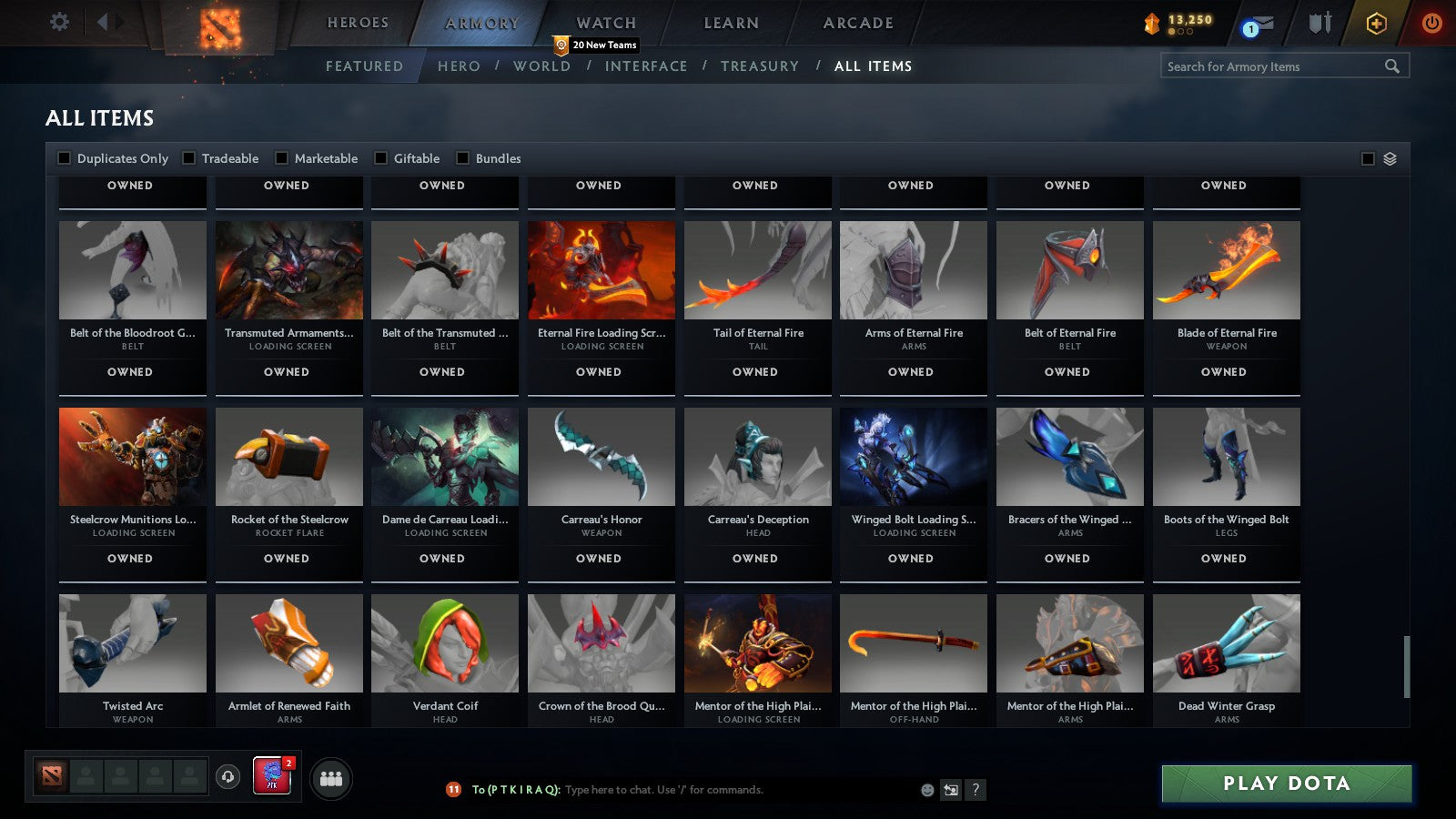Check the Tradeable checkbox
This screenshot has width=1456, height=819.
(x=187, y=157)
